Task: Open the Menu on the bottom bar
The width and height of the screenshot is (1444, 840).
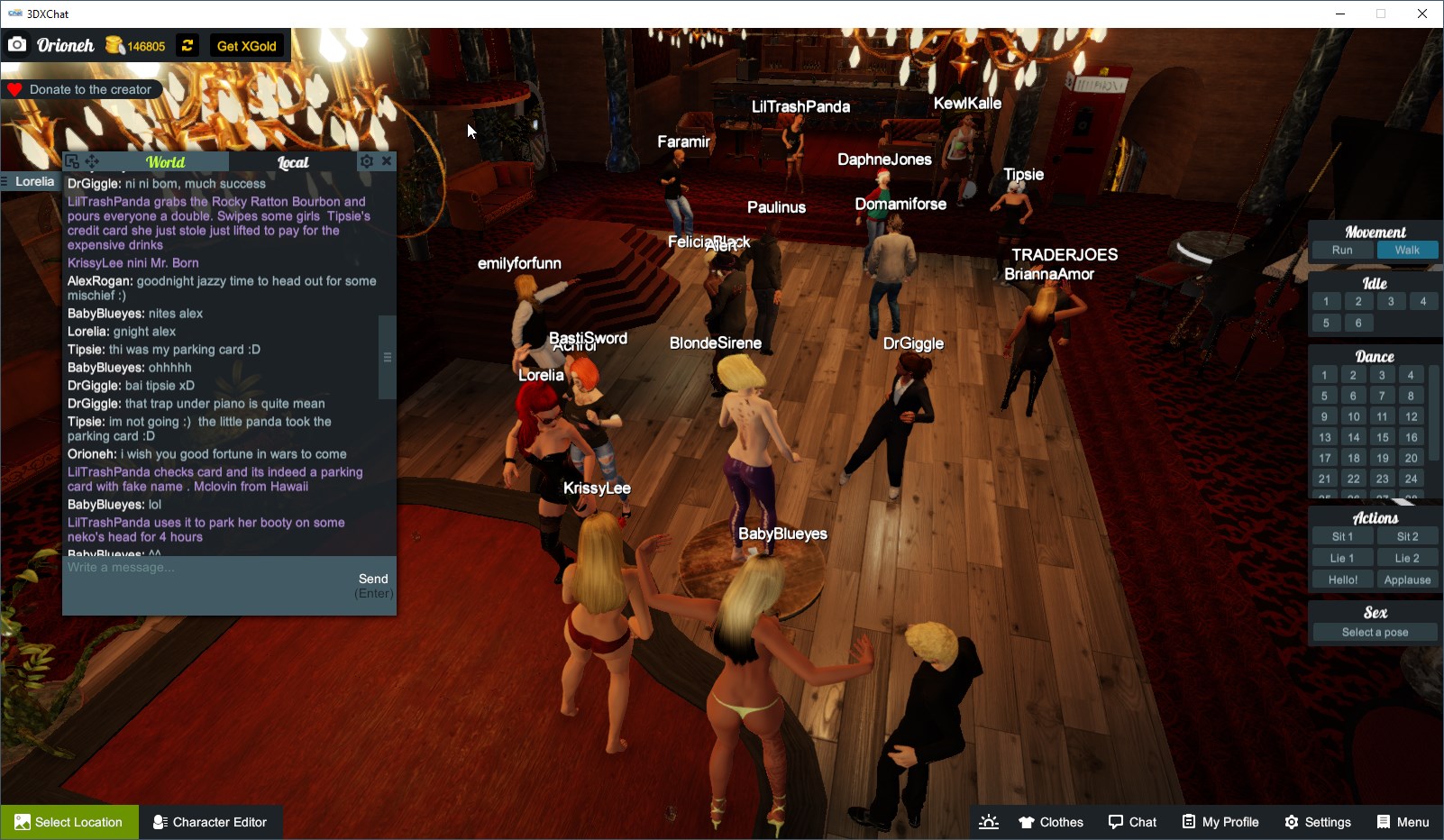Action: click(1403, 821)
